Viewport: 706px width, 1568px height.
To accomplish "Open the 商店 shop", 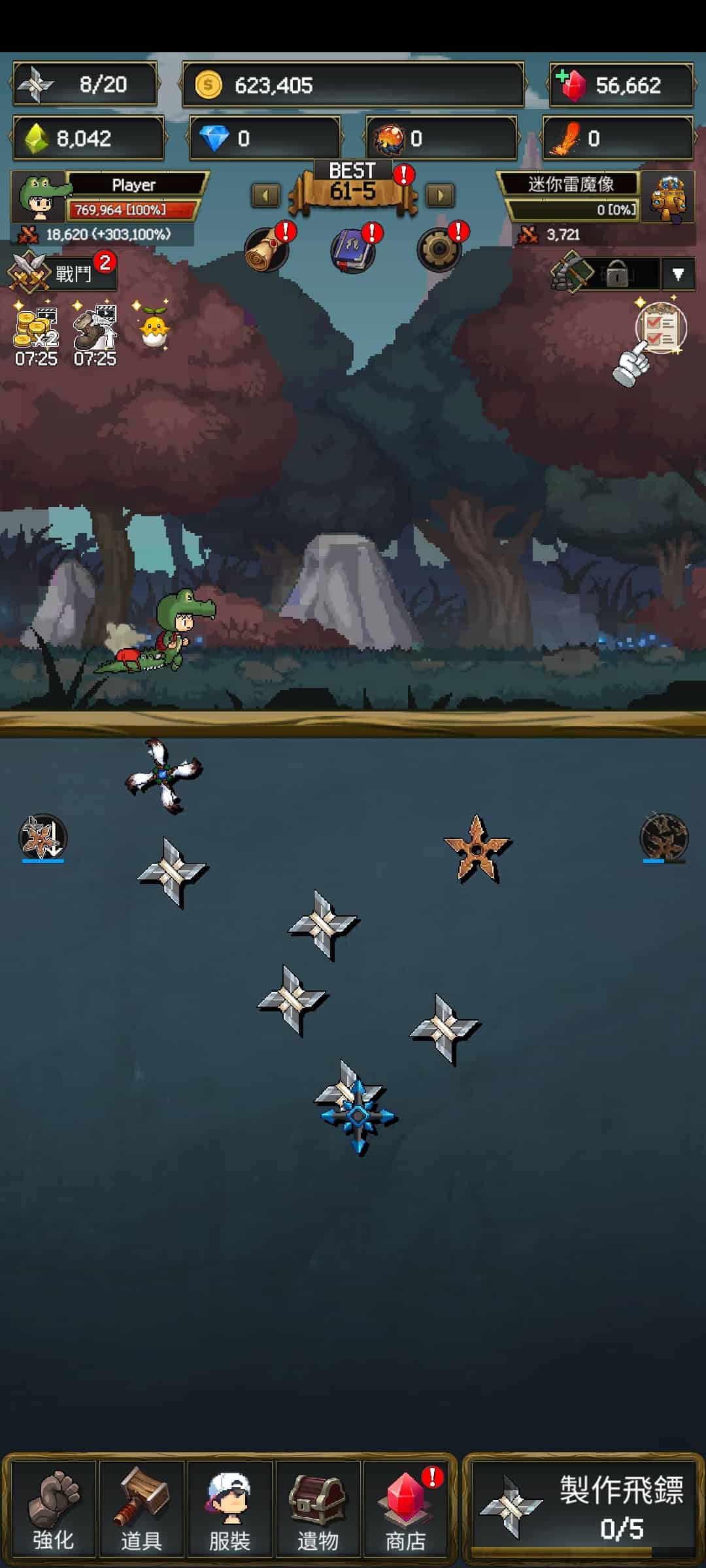I will tap(406, 1509).
